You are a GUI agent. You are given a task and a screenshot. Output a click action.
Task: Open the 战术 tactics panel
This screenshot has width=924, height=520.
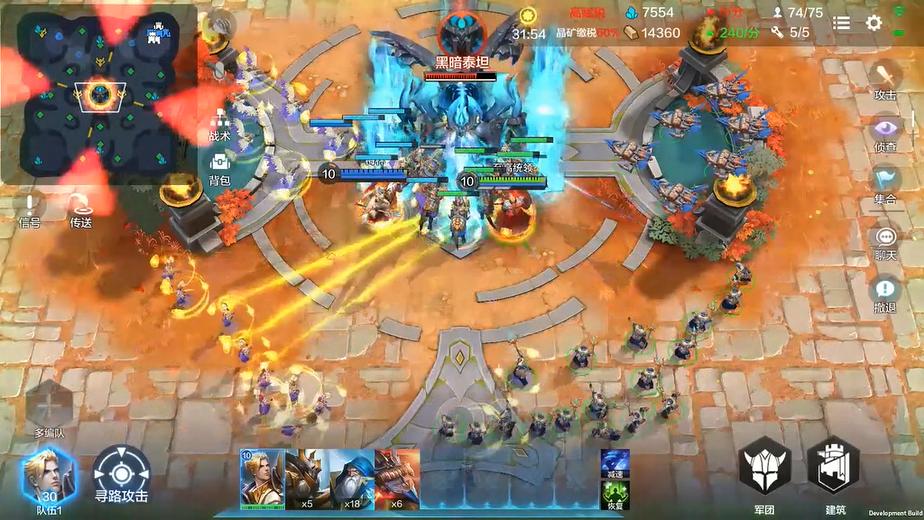click(x=220, y=122)
